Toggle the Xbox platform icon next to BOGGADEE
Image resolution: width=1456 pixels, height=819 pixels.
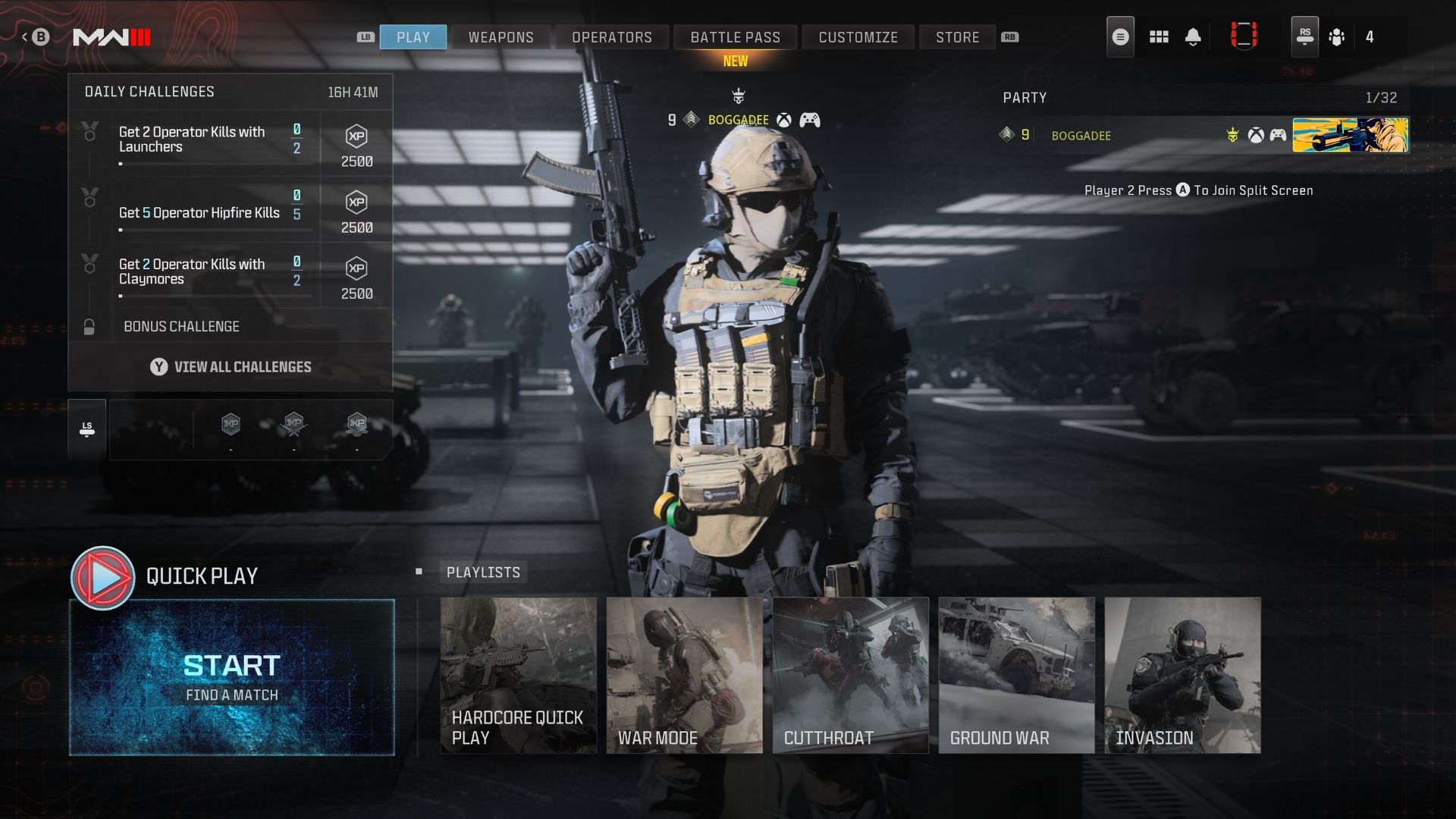pos(784,120)
